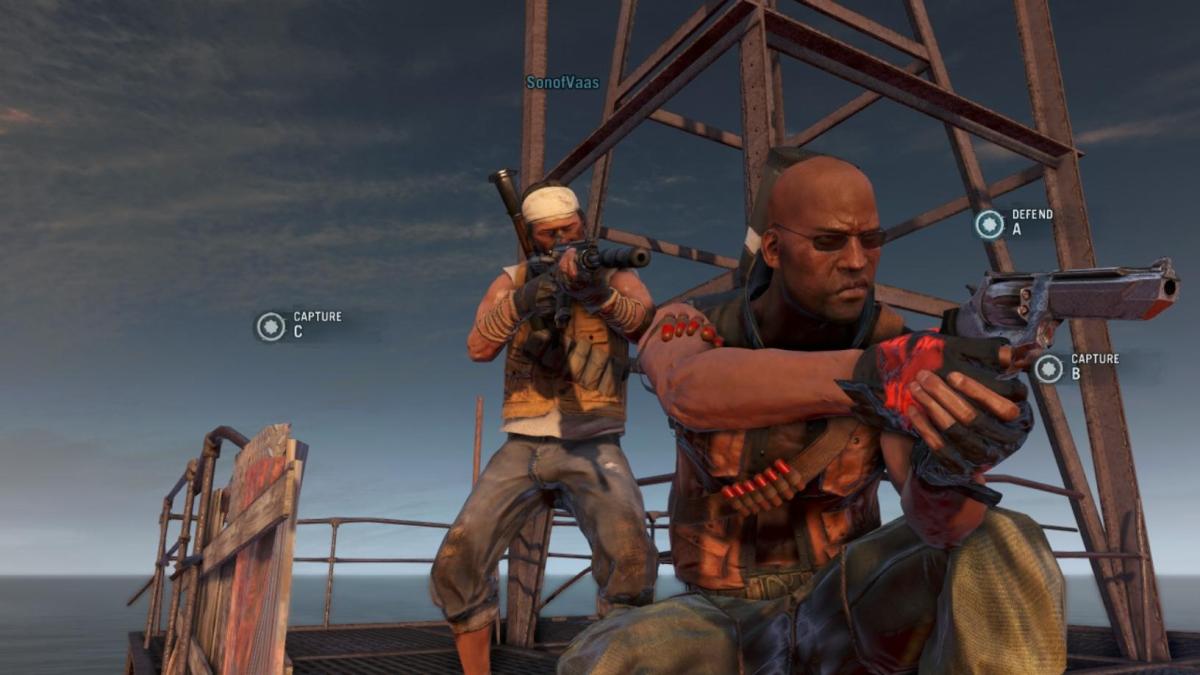Click the SonofVaas player name tag
This screenshot has height=675, width=1200.
(x=562, y=83)
